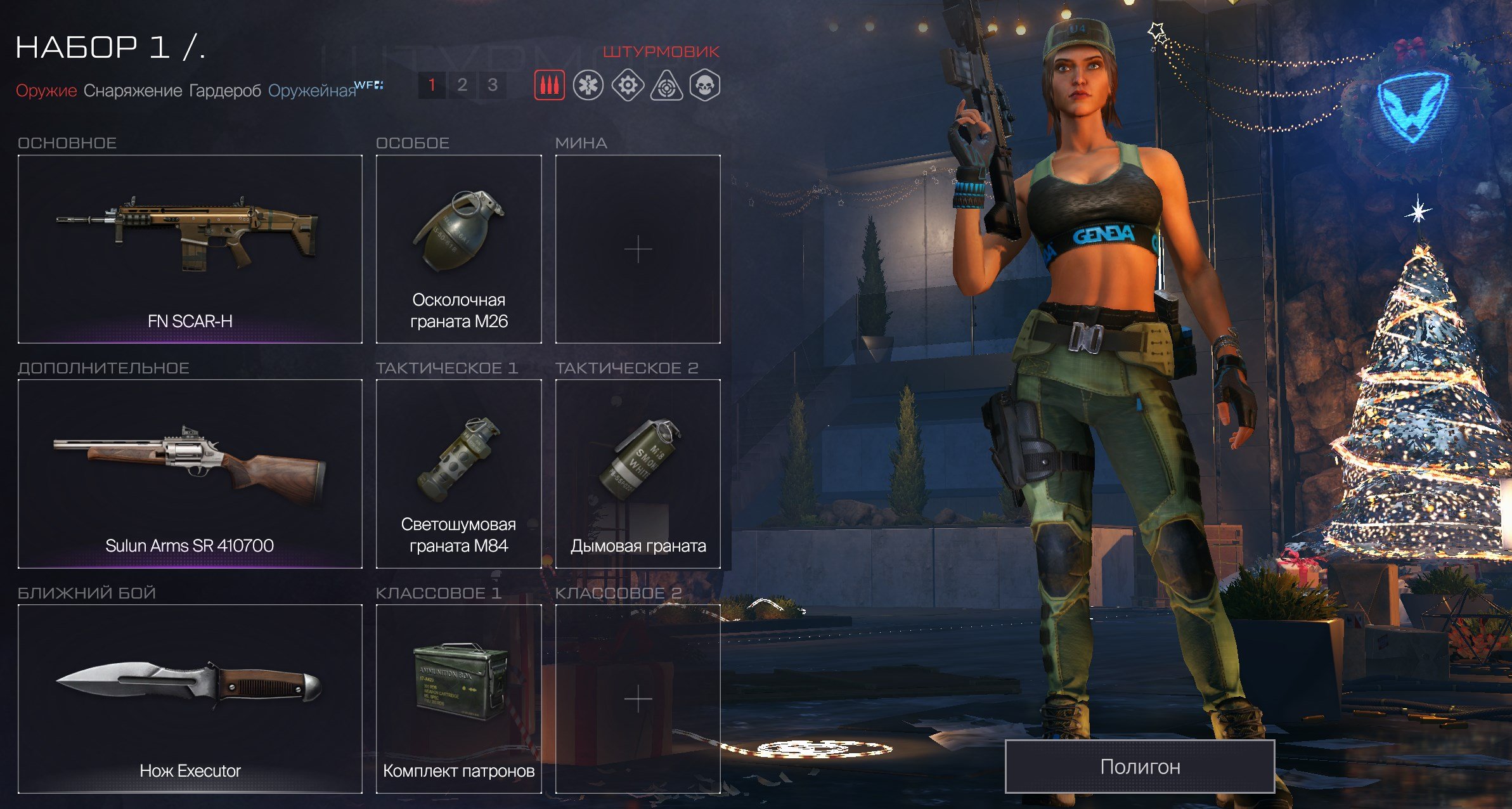This screenshot has width=1512, height=809.
Task: Open the Оружейная section
Action: pos(312,91)
